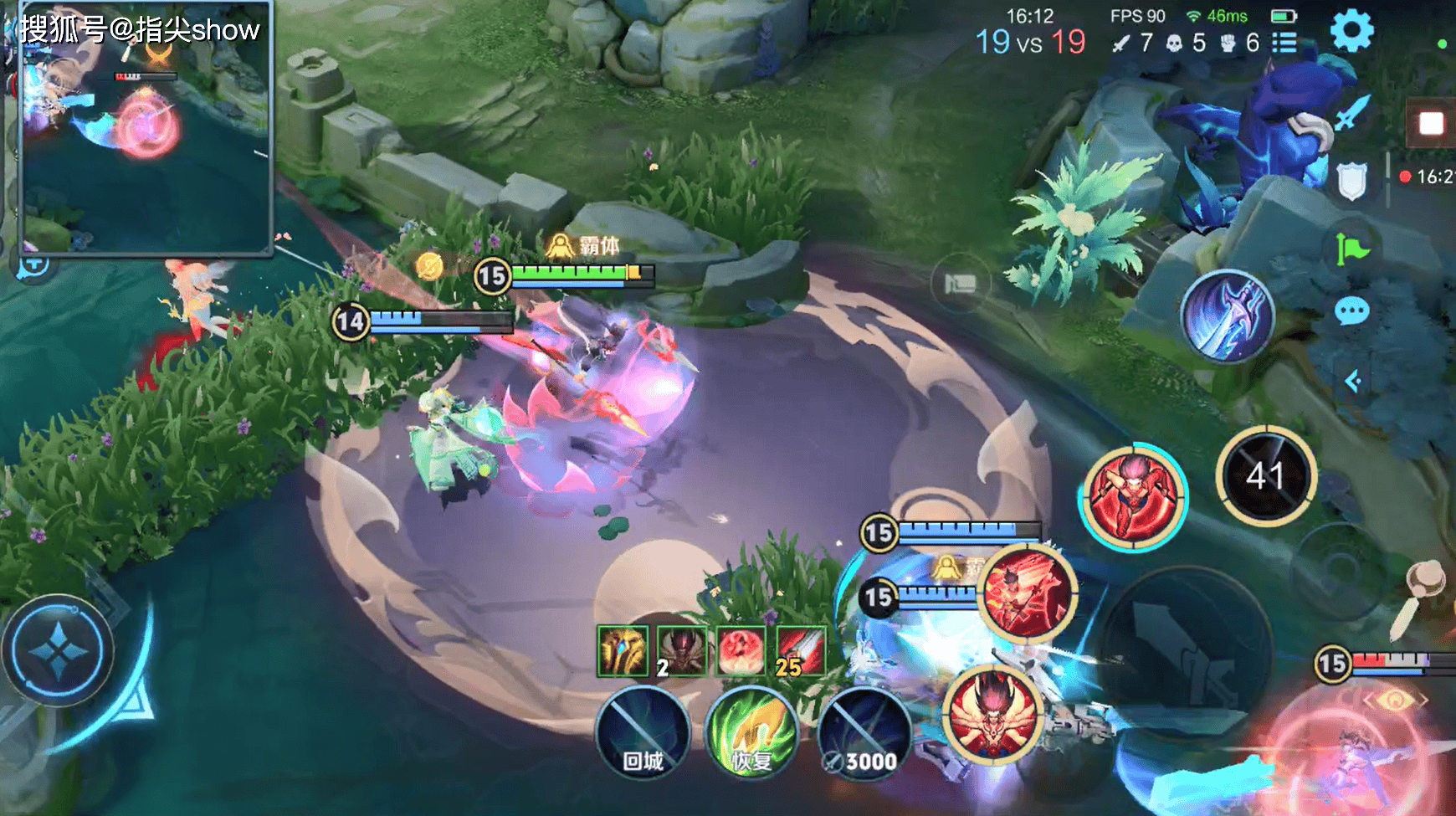Tap the movement joystick center
1456x816 pixels.
pyautogui.click(x=57, y=650)
